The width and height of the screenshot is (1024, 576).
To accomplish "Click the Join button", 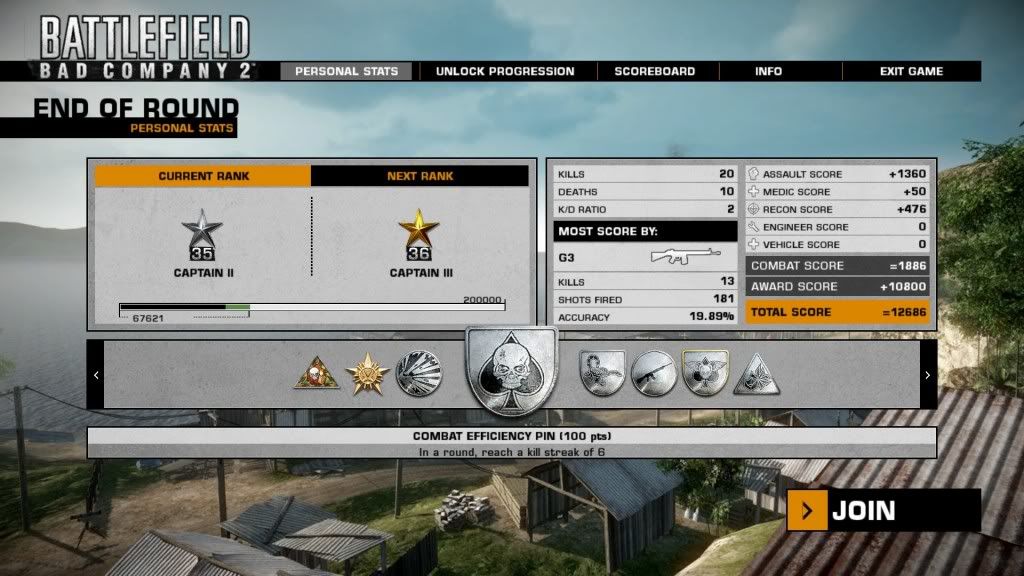I will point(883,511).
